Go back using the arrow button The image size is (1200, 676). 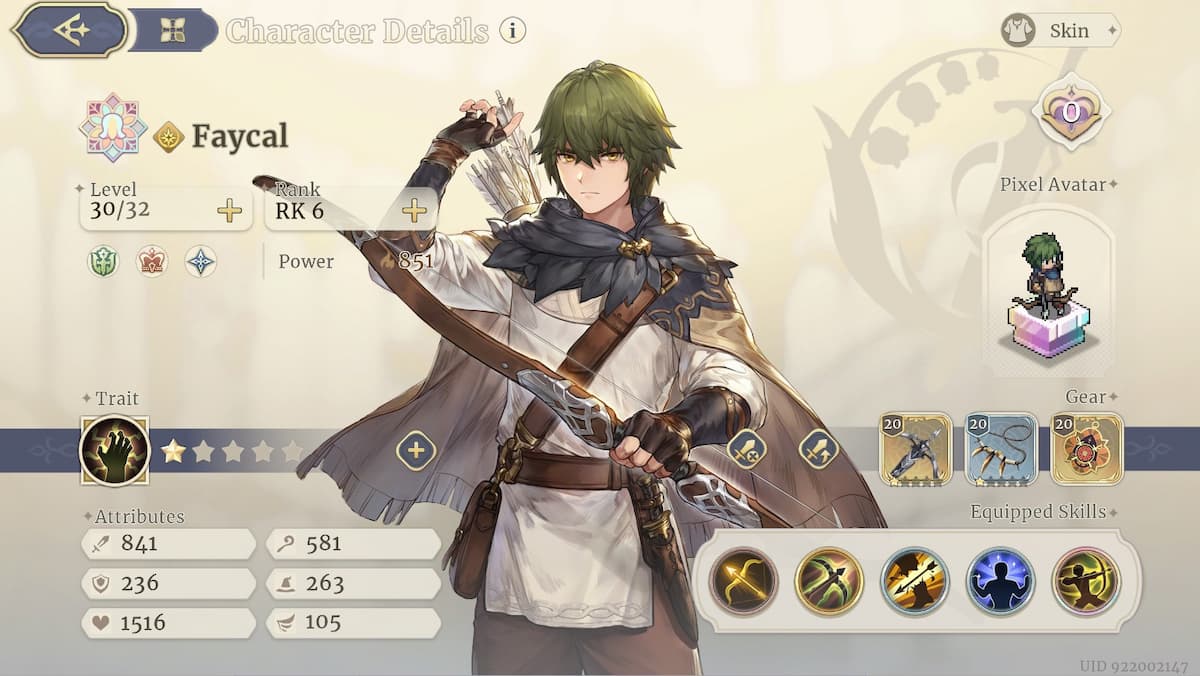click(70, 30)
